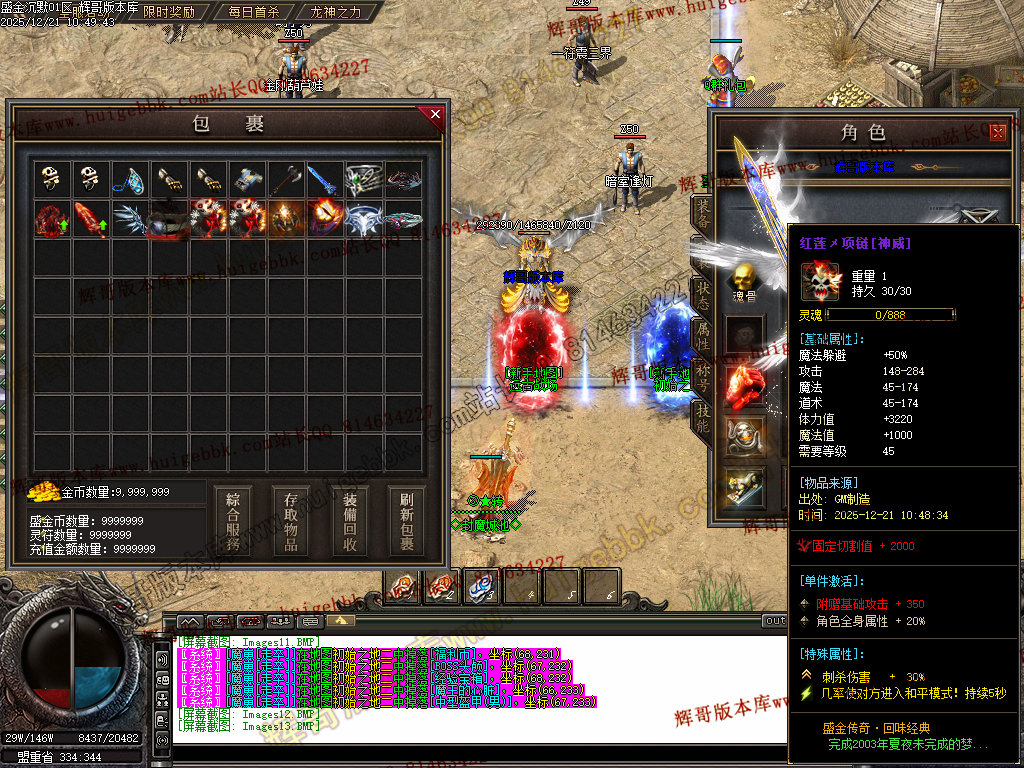Open the 每日首杀 daily first kill menu
The image size is (1024, 768).
click(x=253, y=12)
